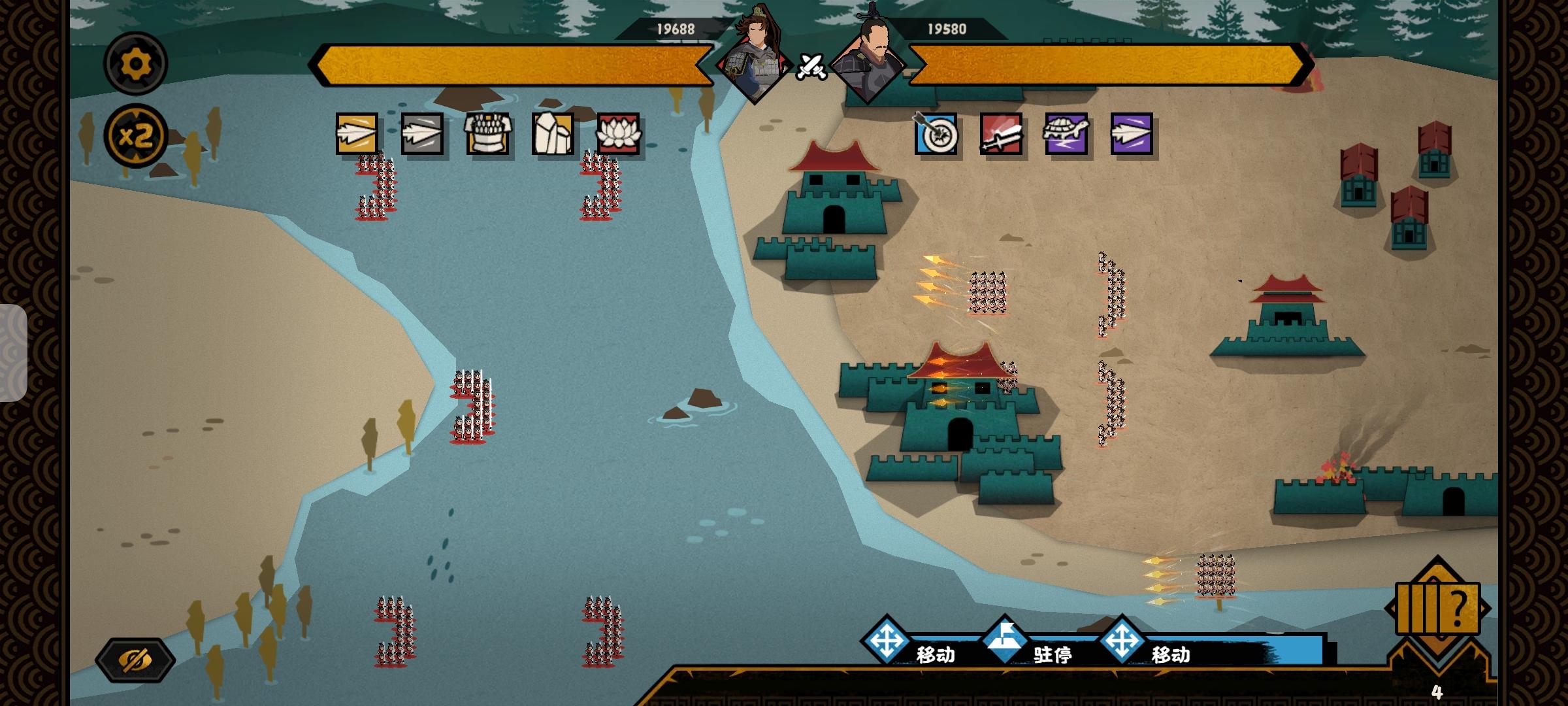Screen dimensions: 1568x706
Task: Select the gold arrow skill icon
Action: point(357,134)
